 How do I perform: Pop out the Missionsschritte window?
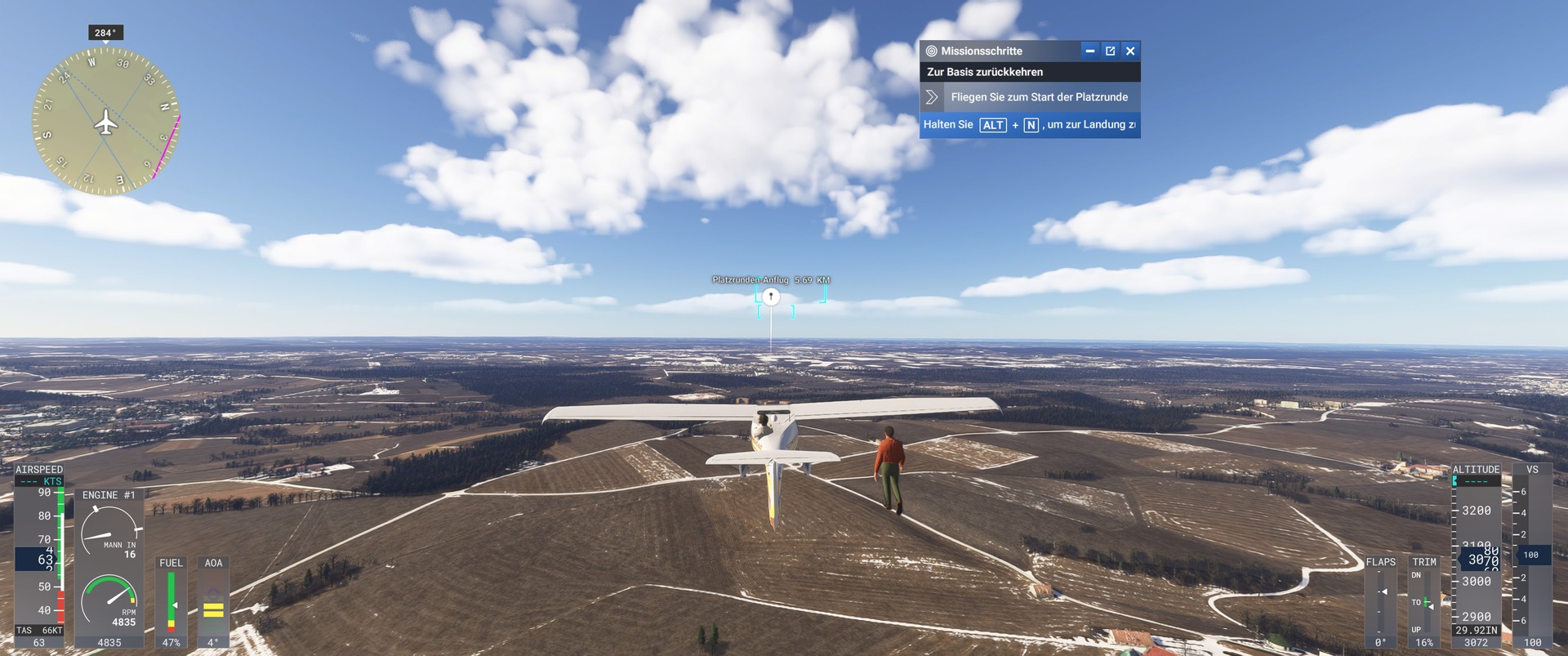1110,51
